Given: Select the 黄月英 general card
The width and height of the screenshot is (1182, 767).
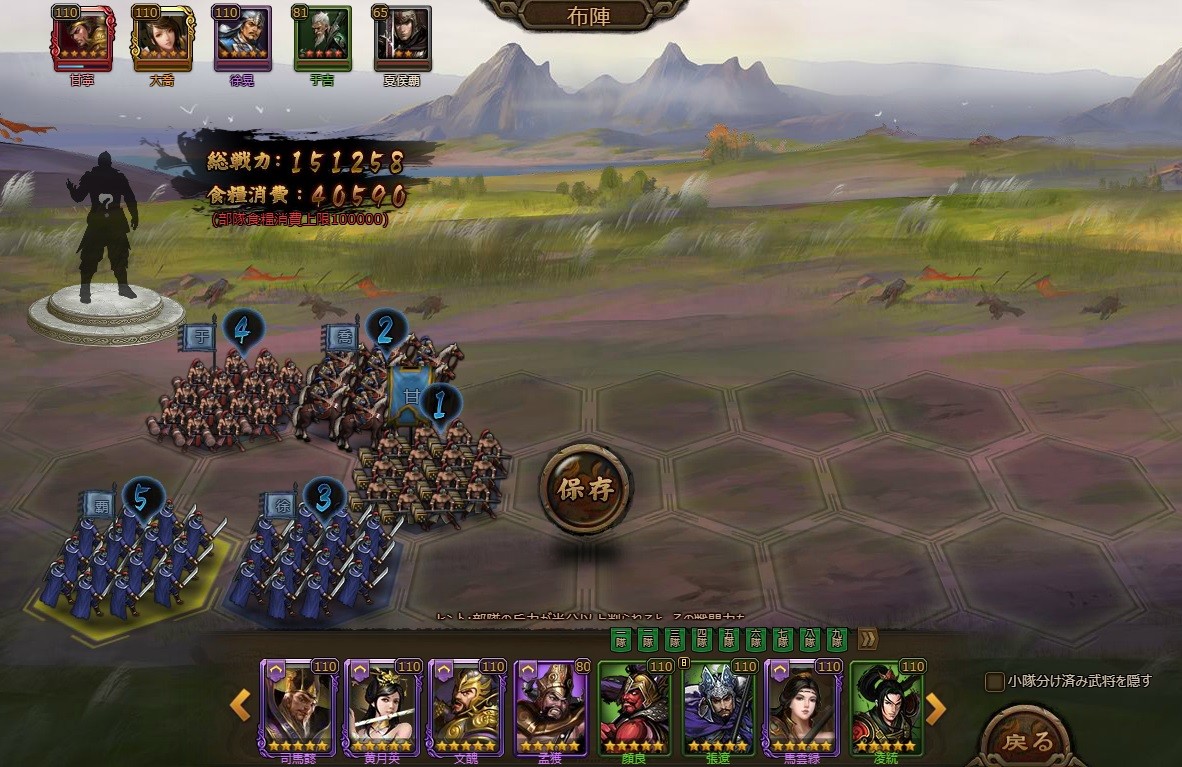Looking at the screenshot, I should pyautogui.click(x=381, y=706).
